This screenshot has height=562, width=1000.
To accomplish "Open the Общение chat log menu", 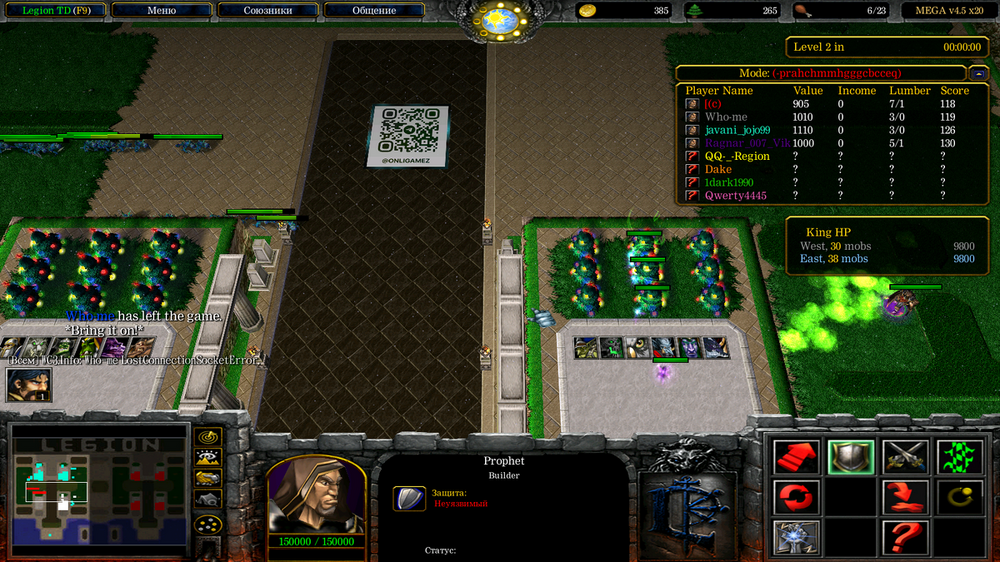I will point(373,10).
